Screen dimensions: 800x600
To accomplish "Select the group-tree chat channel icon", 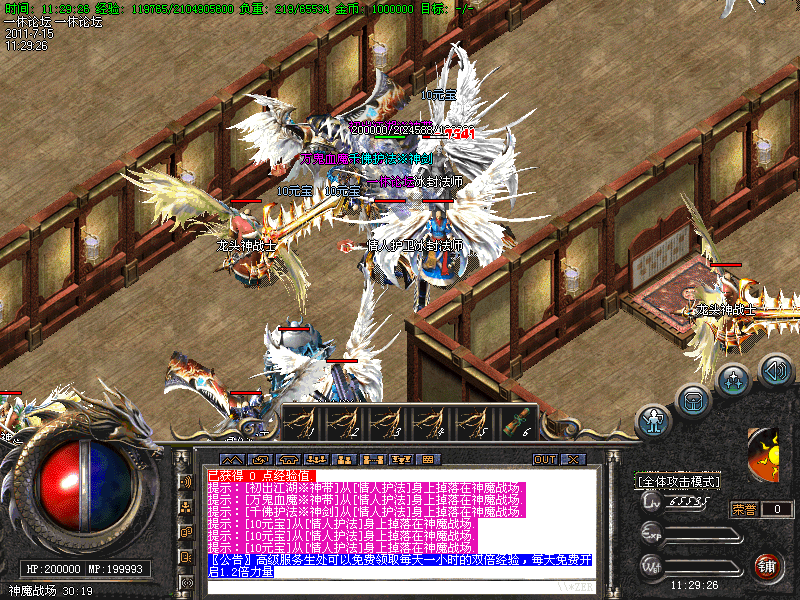I will [x=186, y=507].
